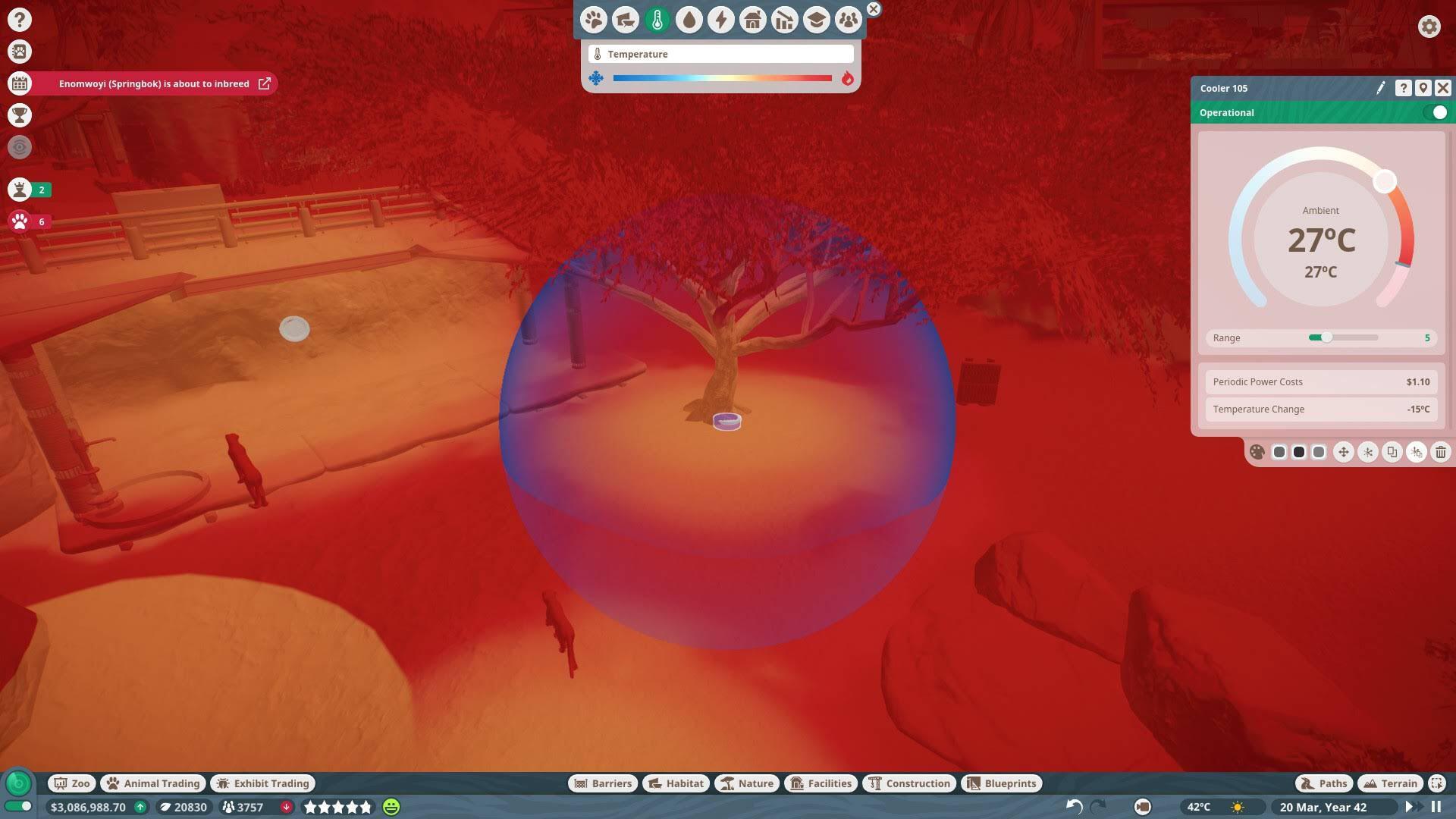Toggle the Operational switch for Cooler 105

[1439, 112]
